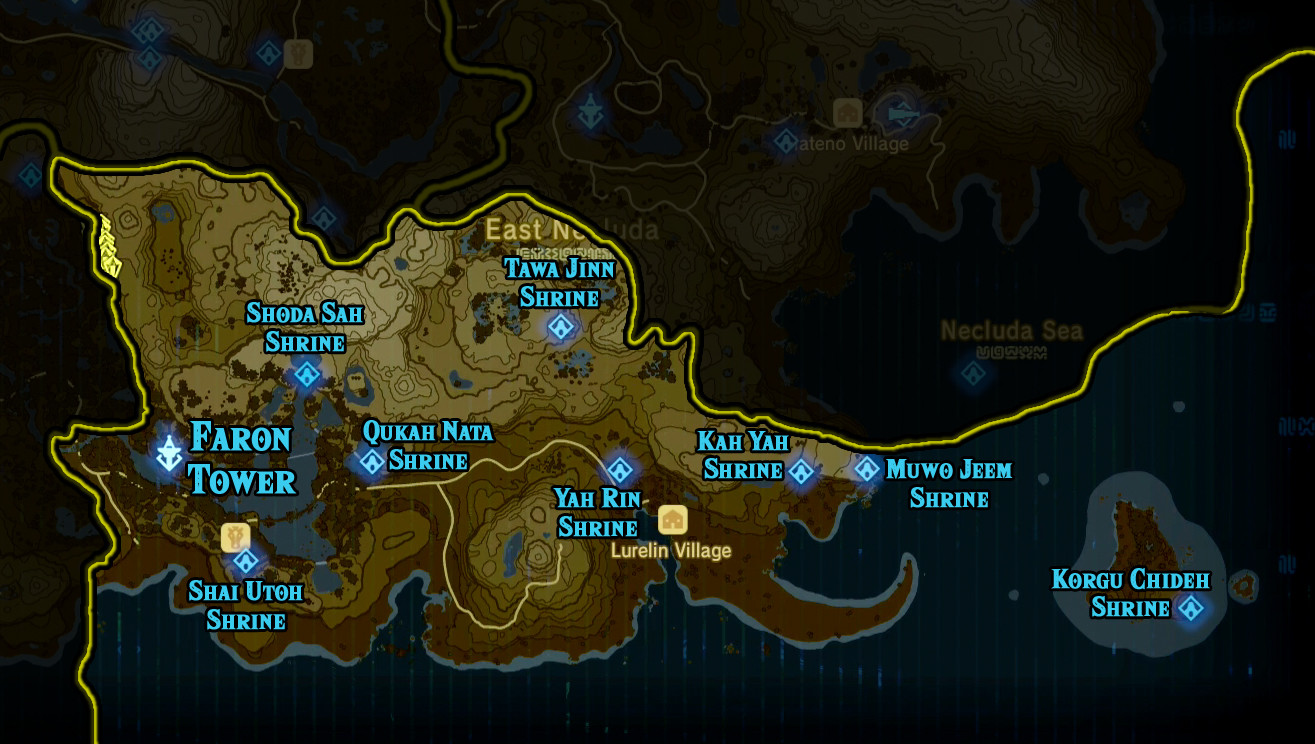Click the Hateno Village house icon
Viewport: 1315px width, 744px height.
[847, 112]
